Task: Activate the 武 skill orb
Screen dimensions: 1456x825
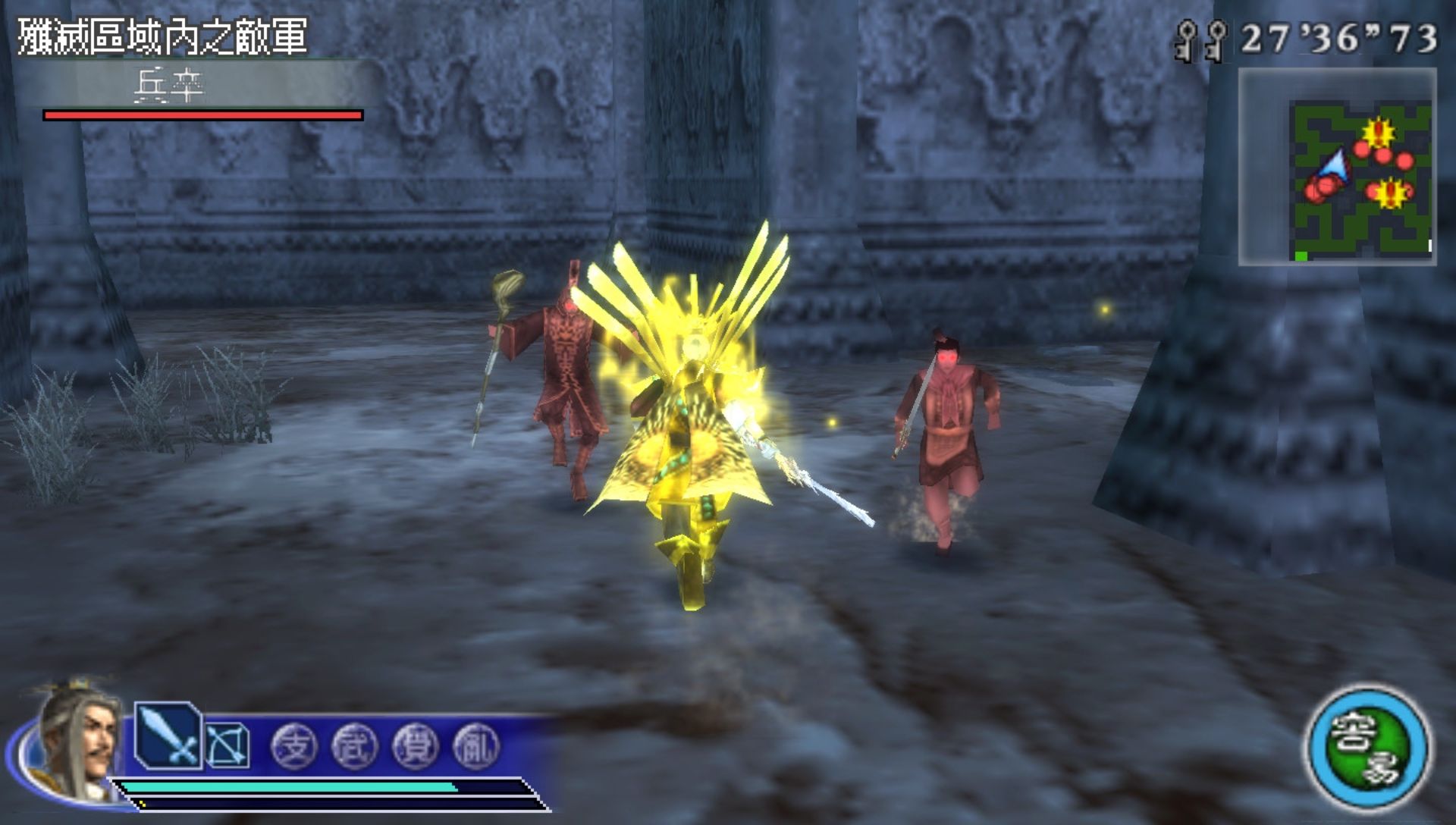Action: click(354, 746)
